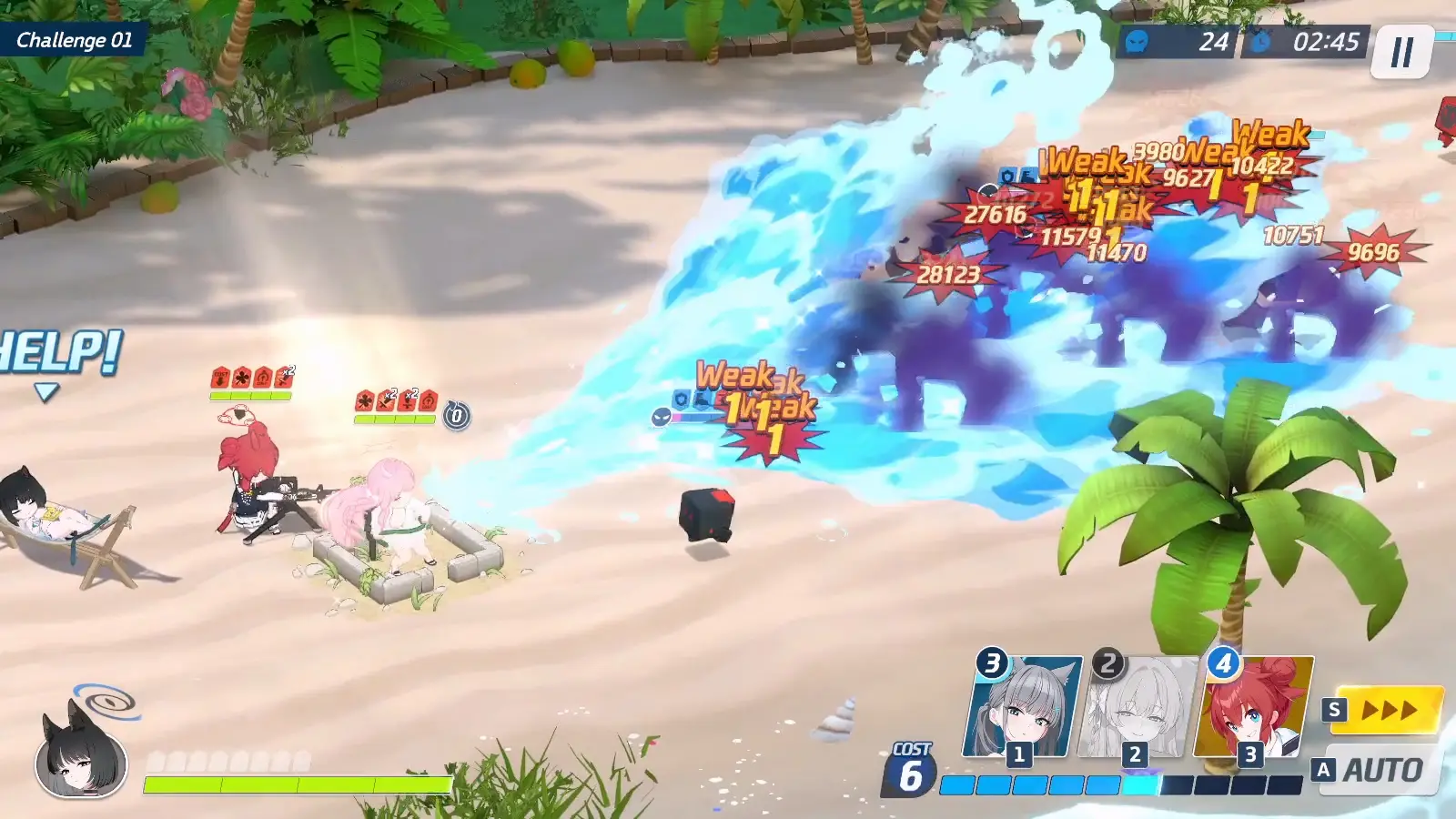
Task: Activate the fast-forward speed button
Action: (1387, 710)
